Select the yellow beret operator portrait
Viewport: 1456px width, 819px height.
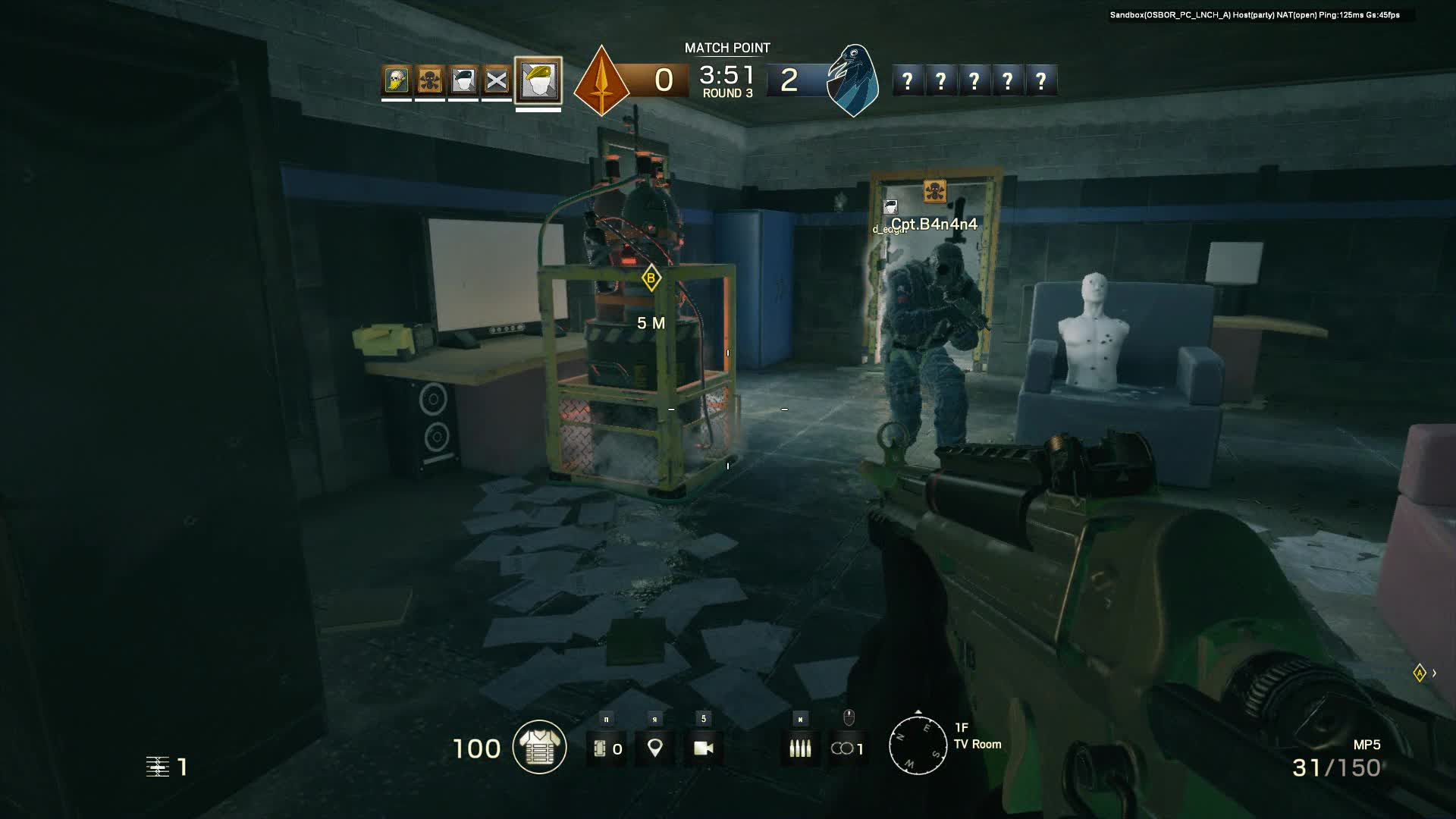(x=538, y=80)
